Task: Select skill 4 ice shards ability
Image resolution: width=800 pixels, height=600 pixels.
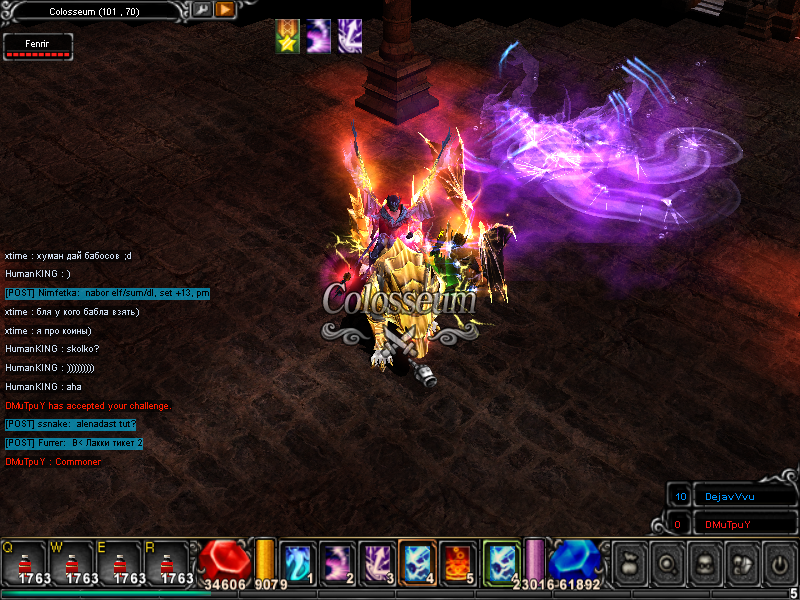Action: (416, 561)
